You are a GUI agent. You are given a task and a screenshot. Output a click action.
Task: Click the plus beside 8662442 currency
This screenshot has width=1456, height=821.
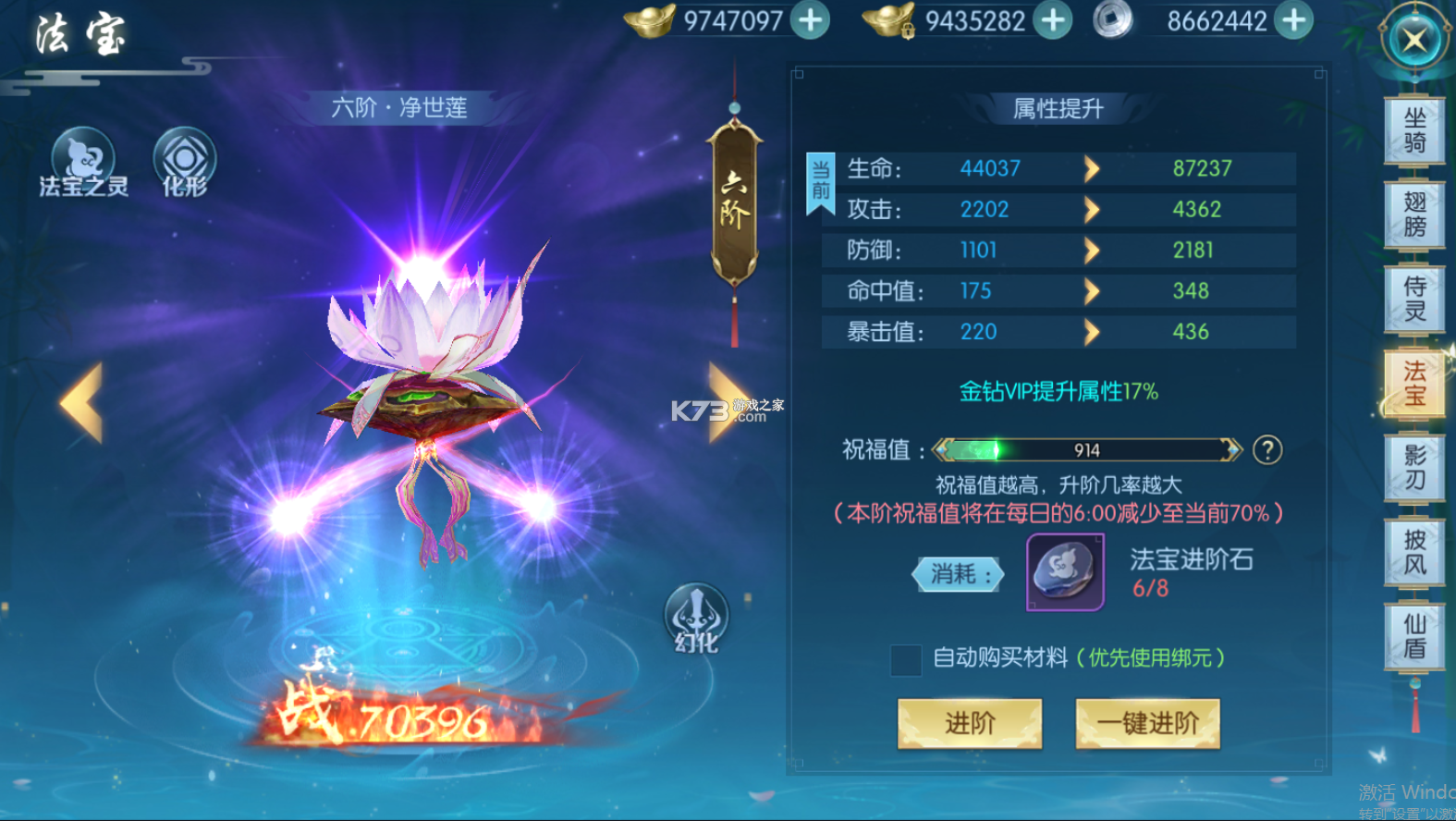click(x=1293, y=19)
